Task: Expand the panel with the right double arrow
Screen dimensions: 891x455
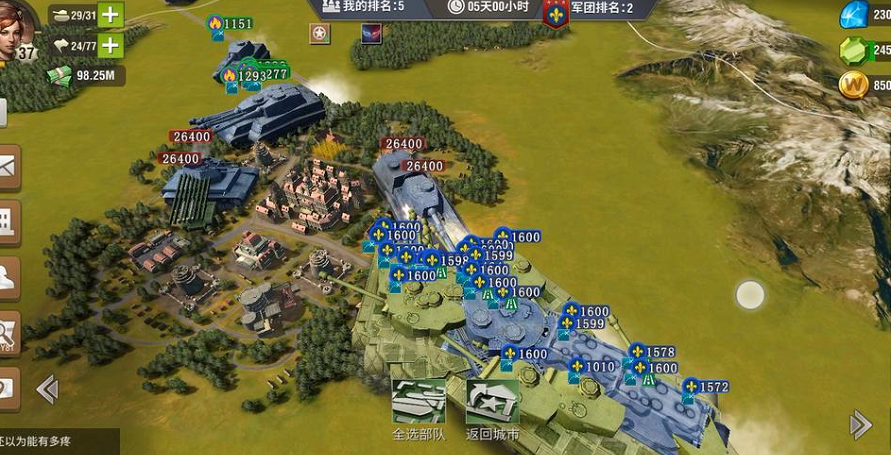Action: [860, 425]
